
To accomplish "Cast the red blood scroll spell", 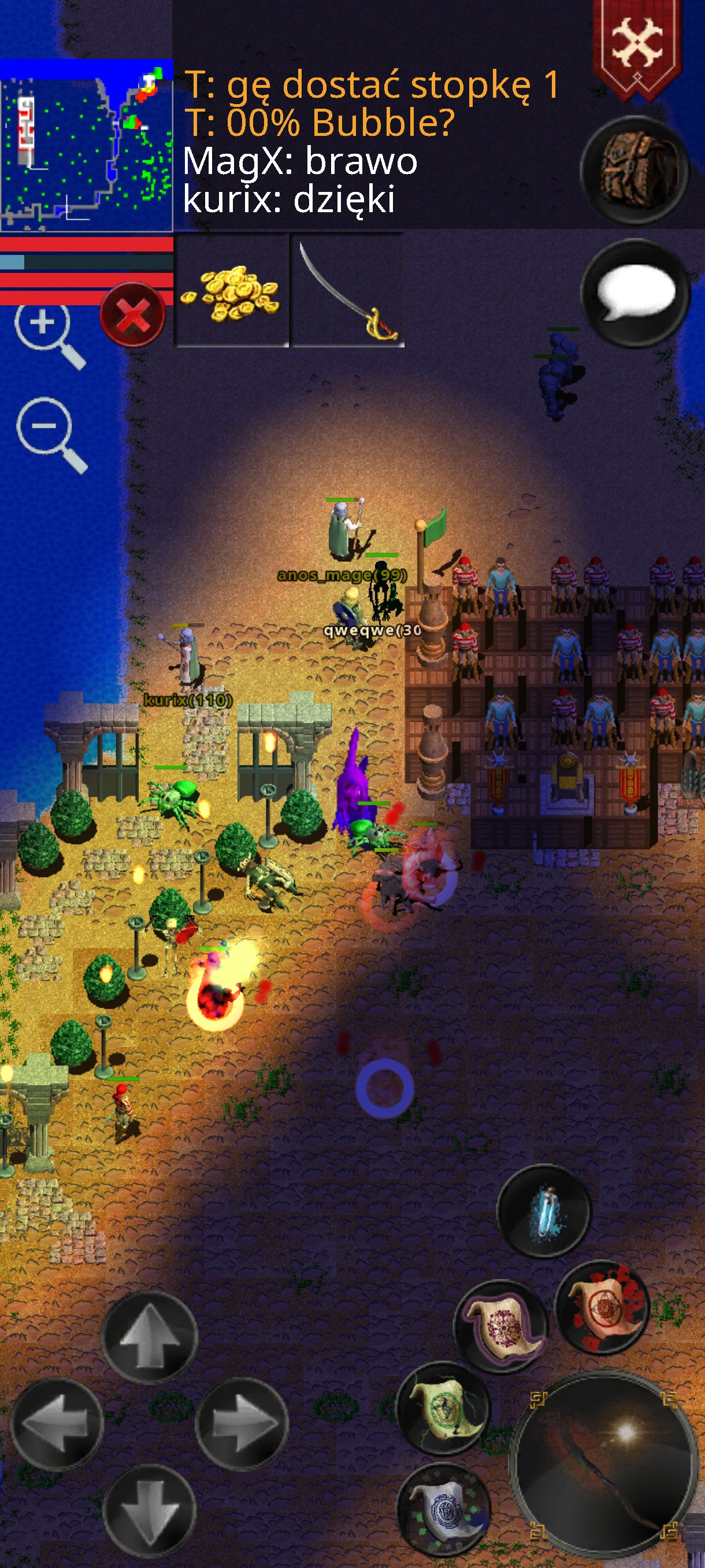I will 602,1307.
